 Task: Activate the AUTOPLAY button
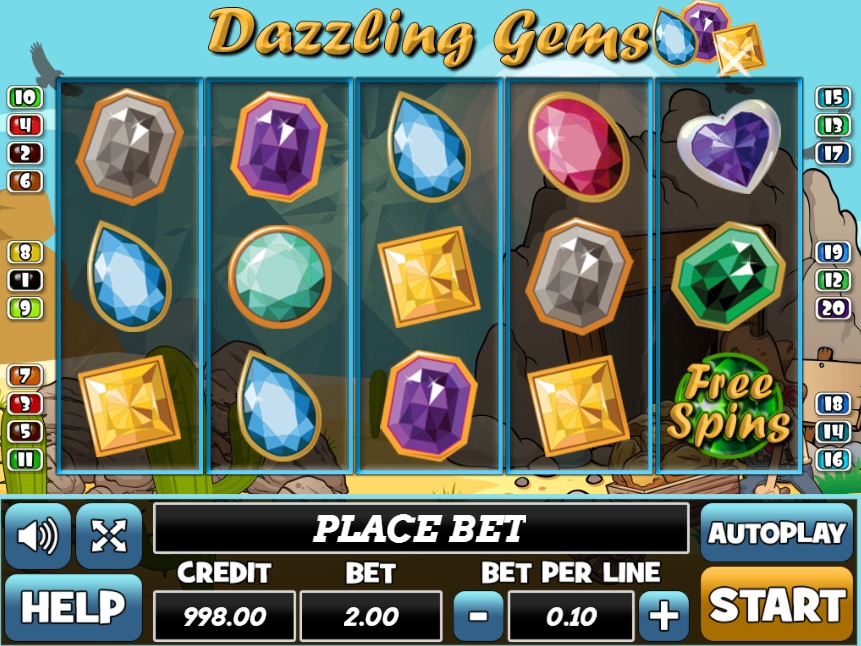[776, 532]
